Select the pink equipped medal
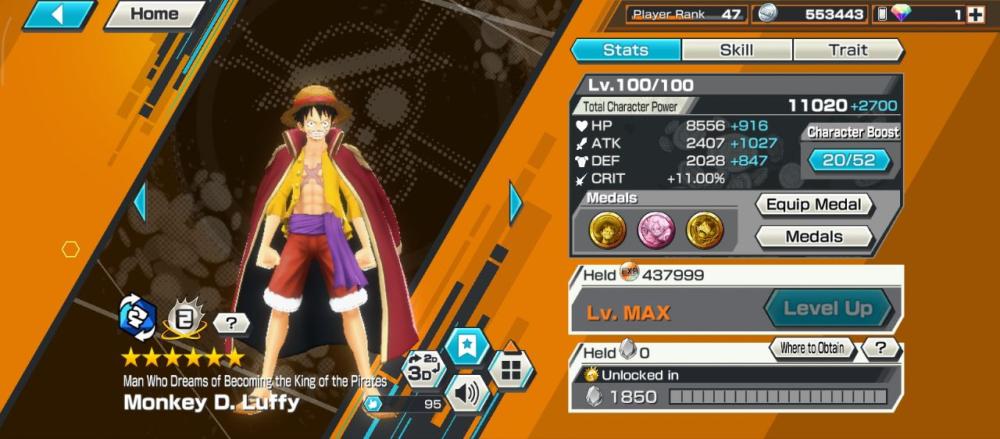The height and width of the screenshot is (439, 1000). 656,230
